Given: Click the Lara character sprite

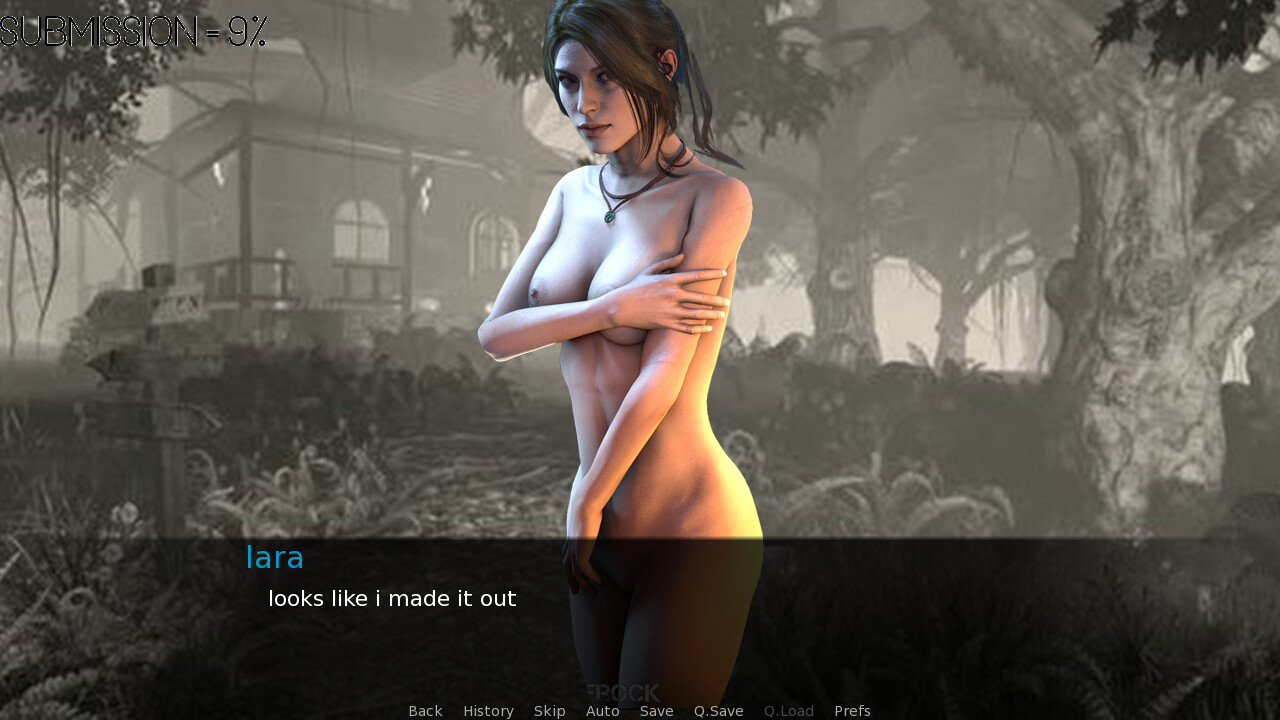Looking at the screenshot, I should pos(630,300).
